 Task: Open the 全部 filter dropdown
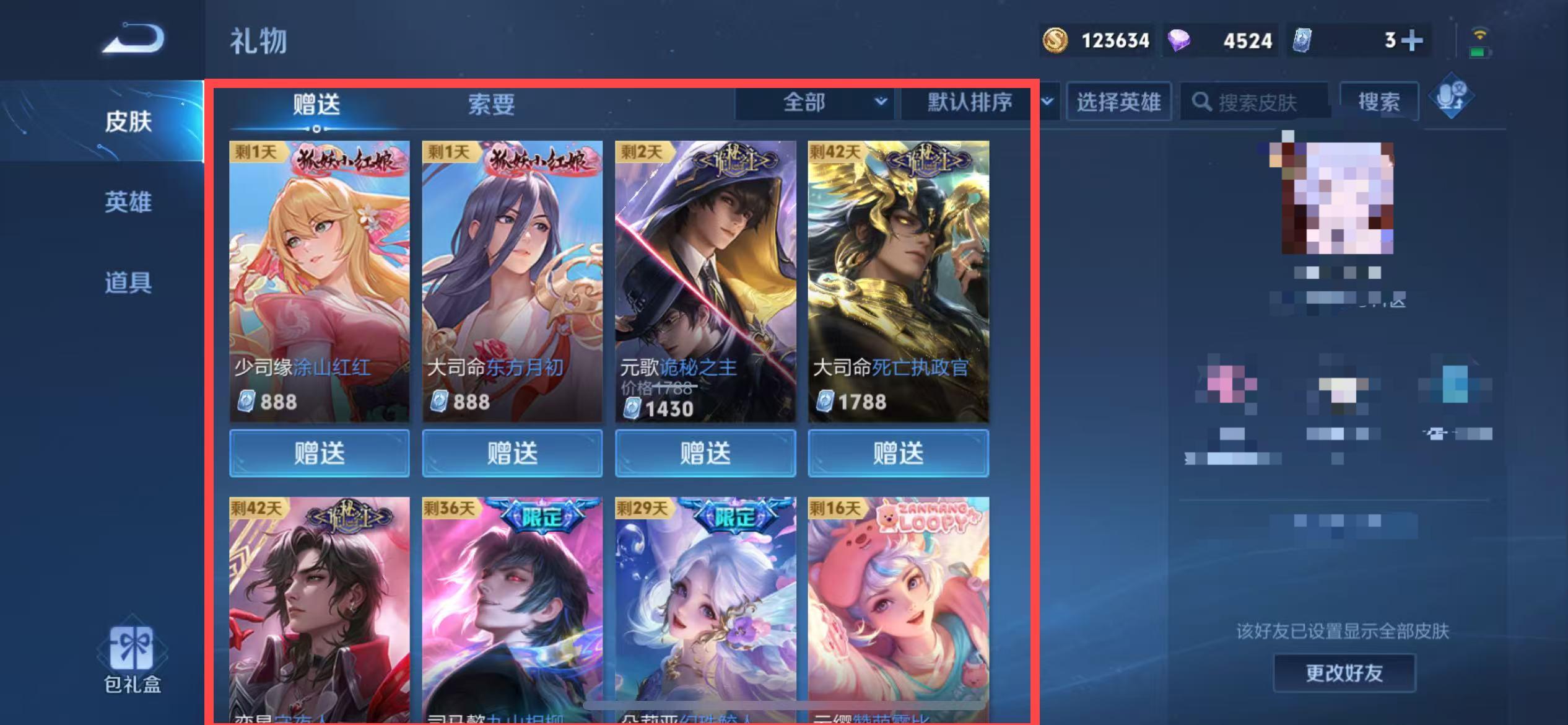click(x=814, y=102)
